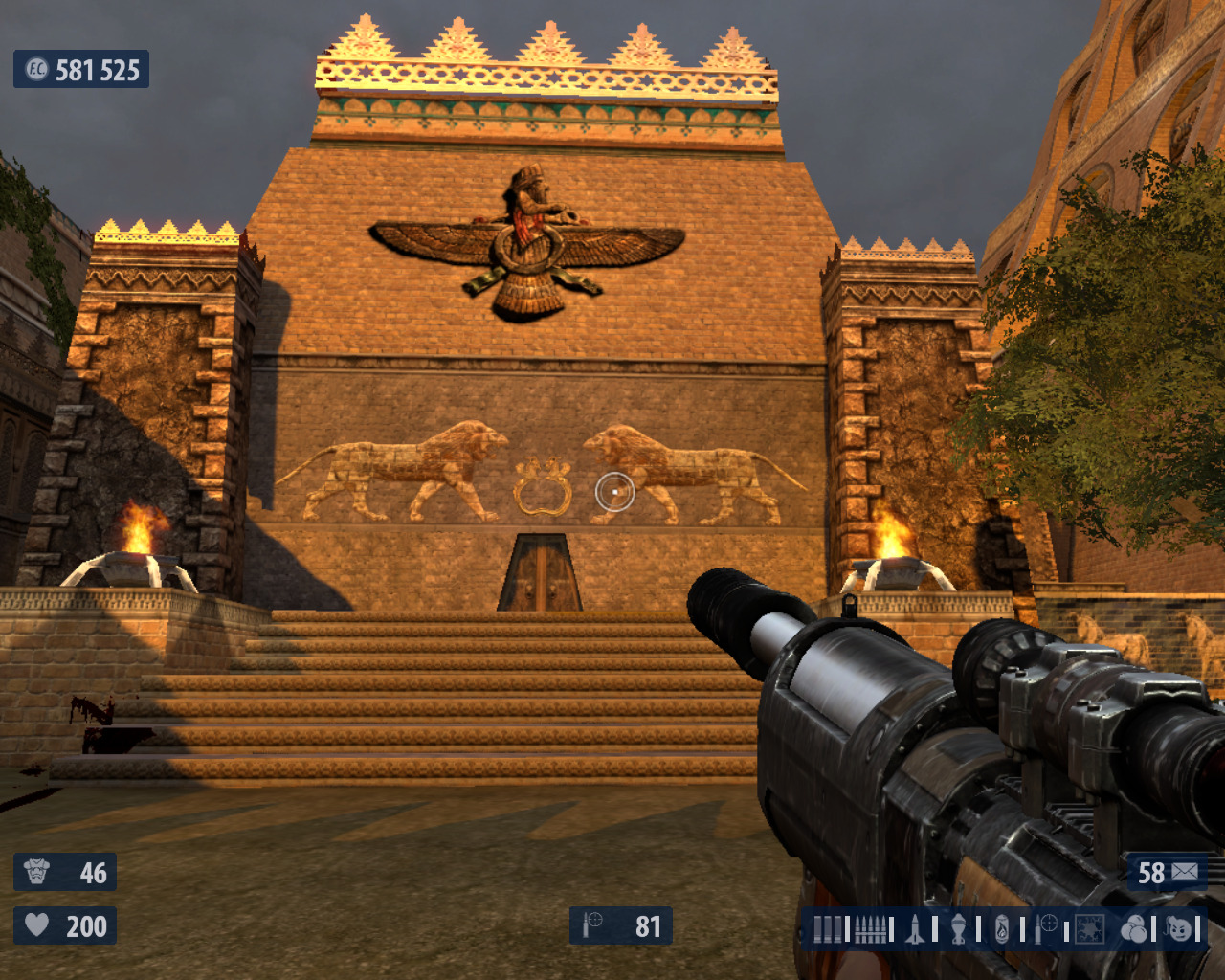Open the unread messages envelope icon
Image resolution: width=1225 pixels, height=980 pixels.
click(x=1185, y=872)
